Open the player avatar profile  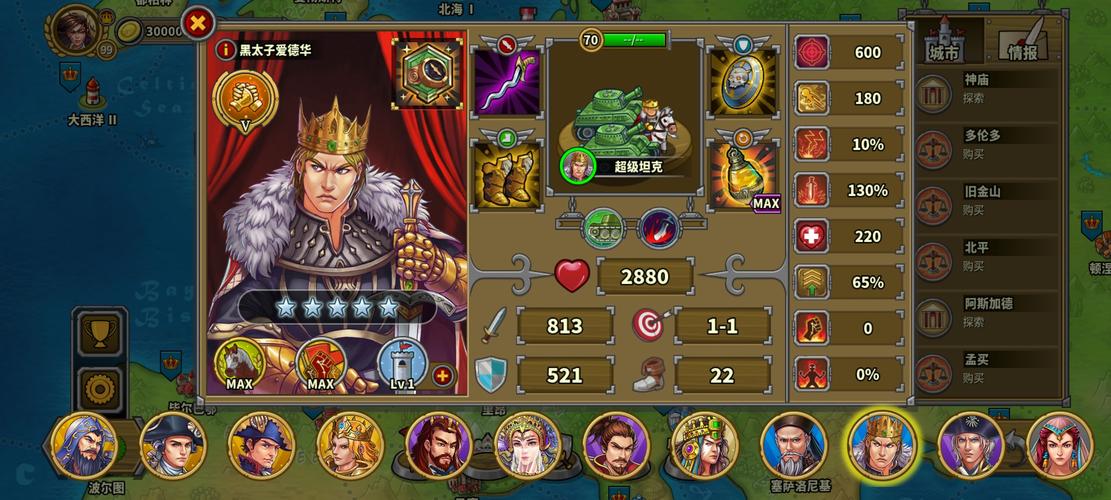pyautogui.click(x=78, y=30)
